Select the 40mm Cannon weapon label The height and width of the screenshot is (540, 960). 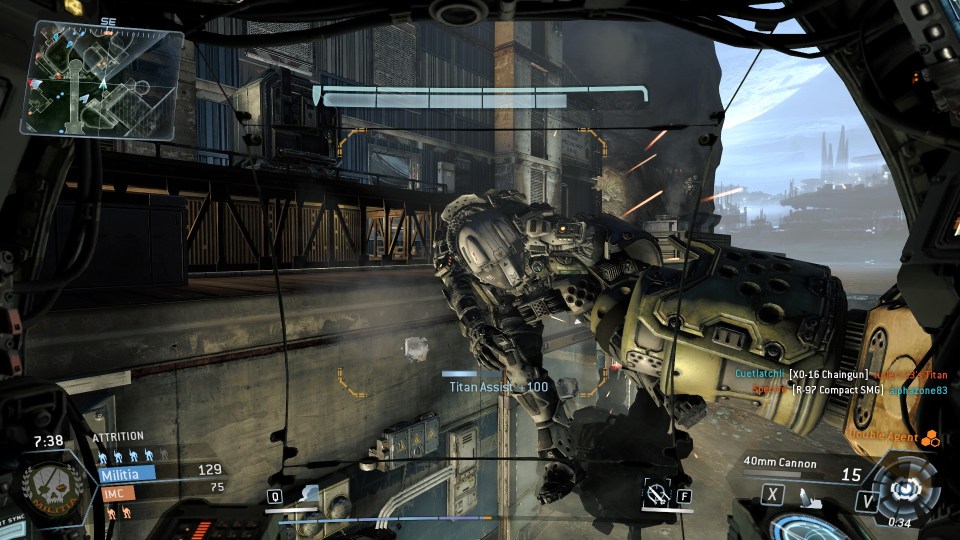(781, 464)
